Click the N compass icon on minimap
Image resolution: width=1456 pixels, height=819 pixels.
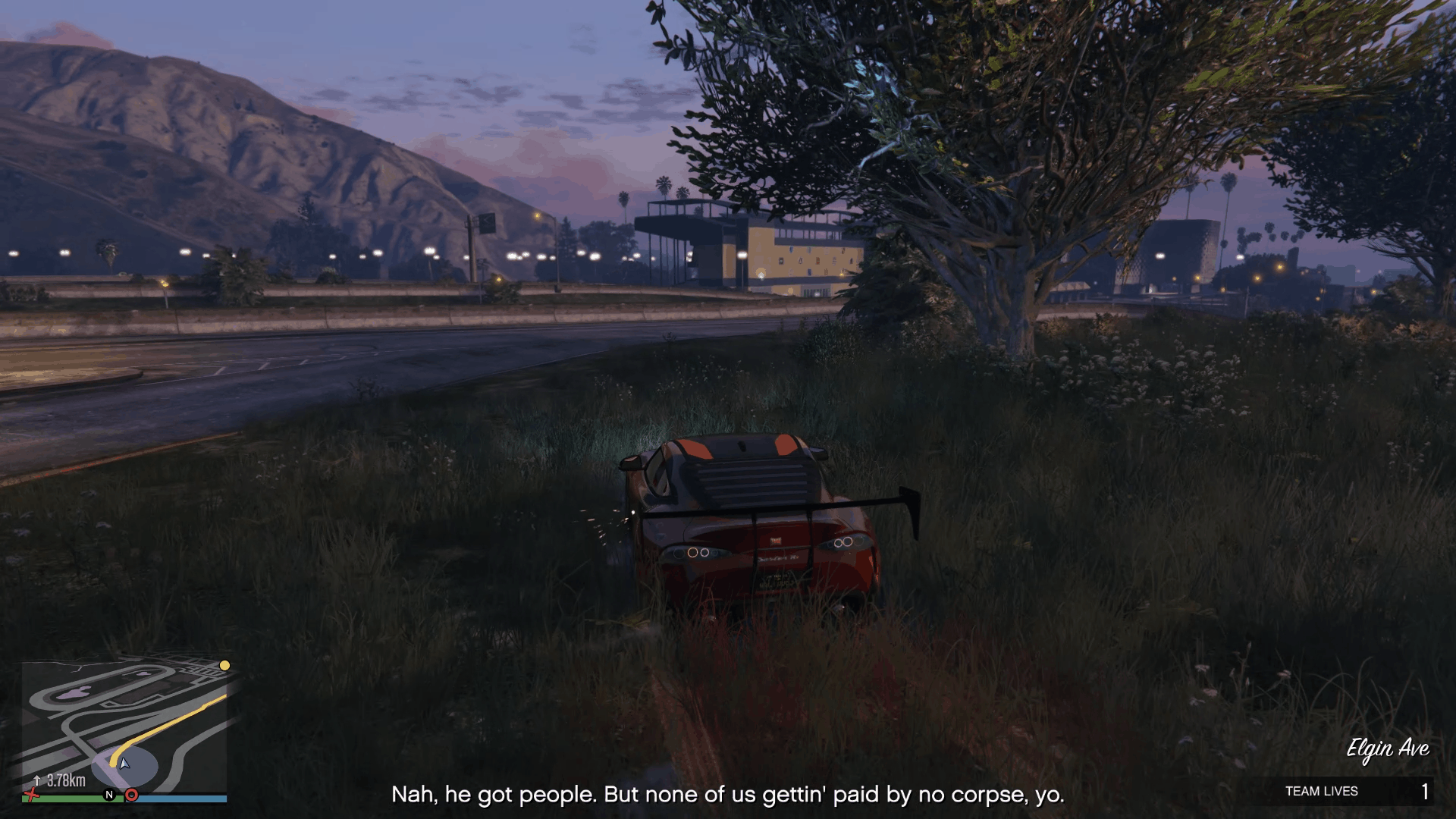108,795
